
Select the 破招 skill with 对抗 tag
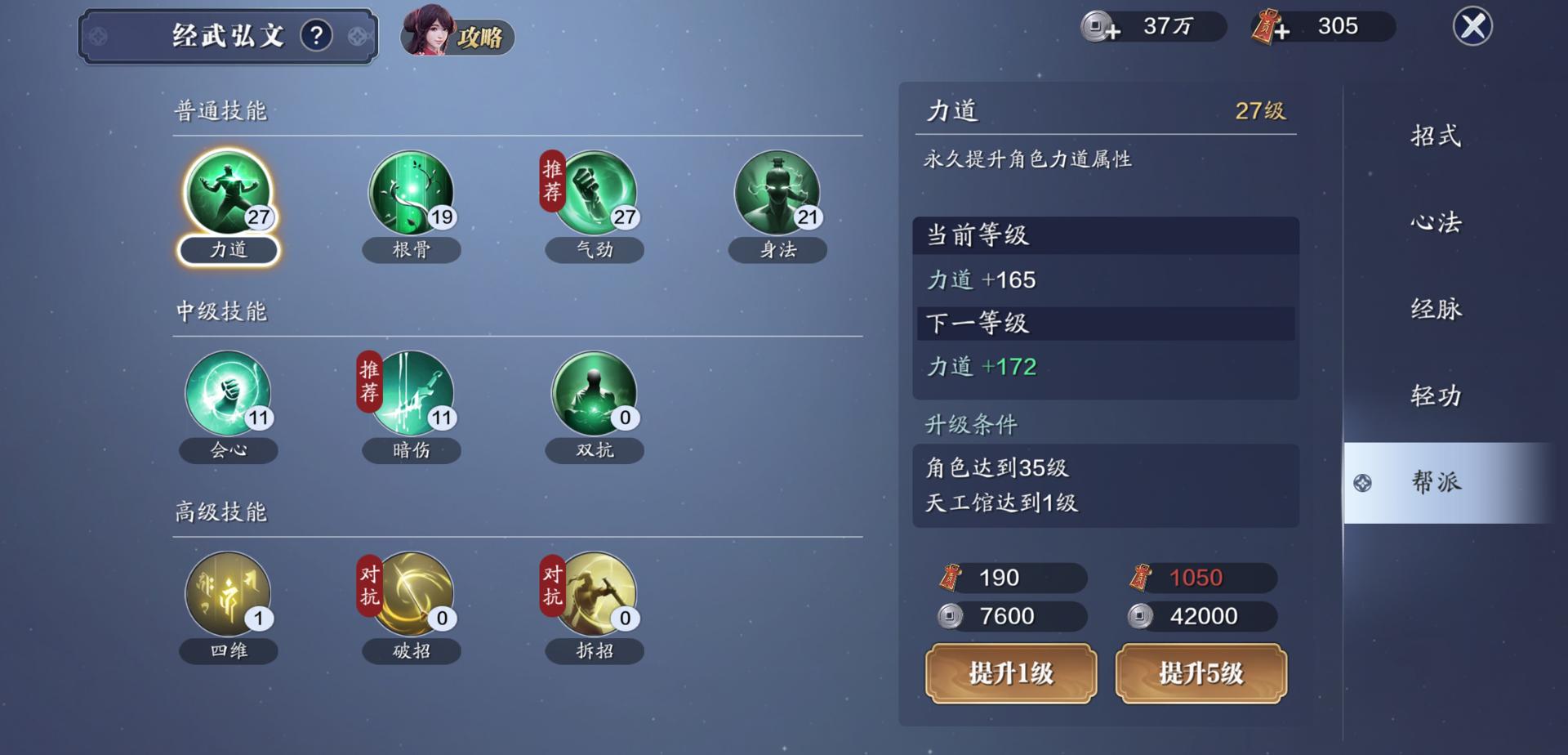pos(412,598)
